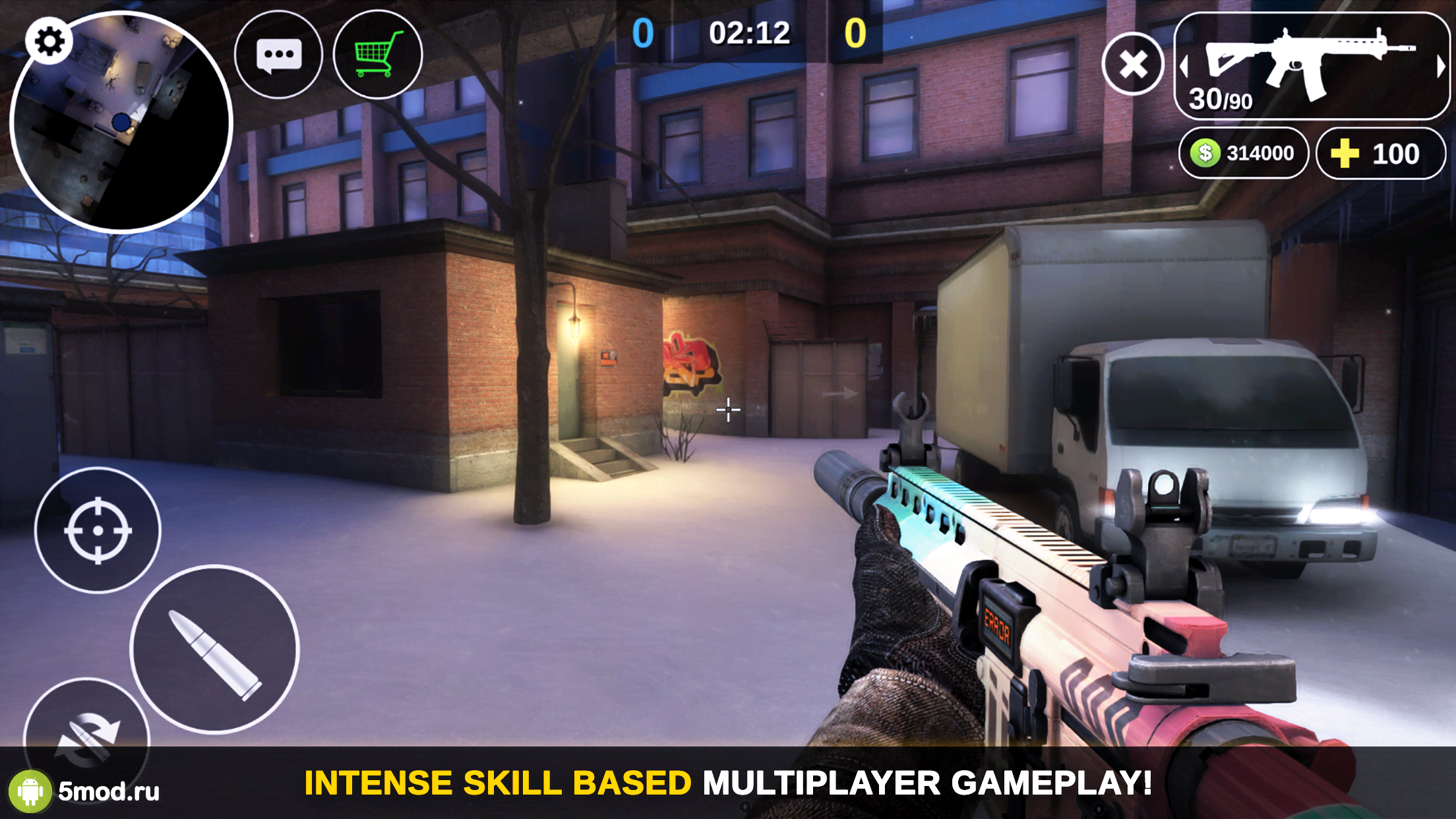Open the chat speech bubble button
Image resolution: width=1456 pixels, height=819 pixels.
click(x=278, y=56)
